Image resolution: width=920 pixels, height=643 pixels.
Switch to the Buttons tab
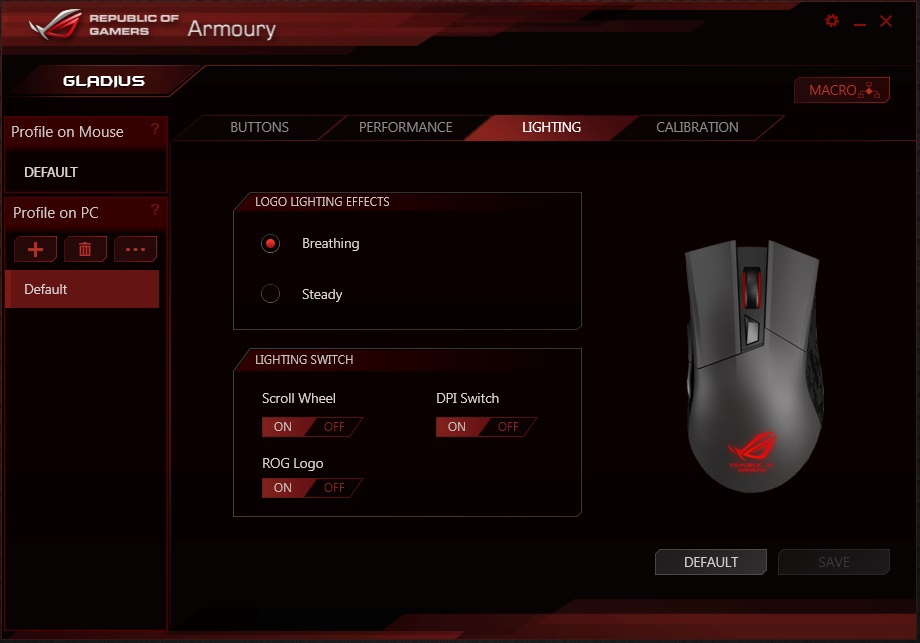[259, 128]
